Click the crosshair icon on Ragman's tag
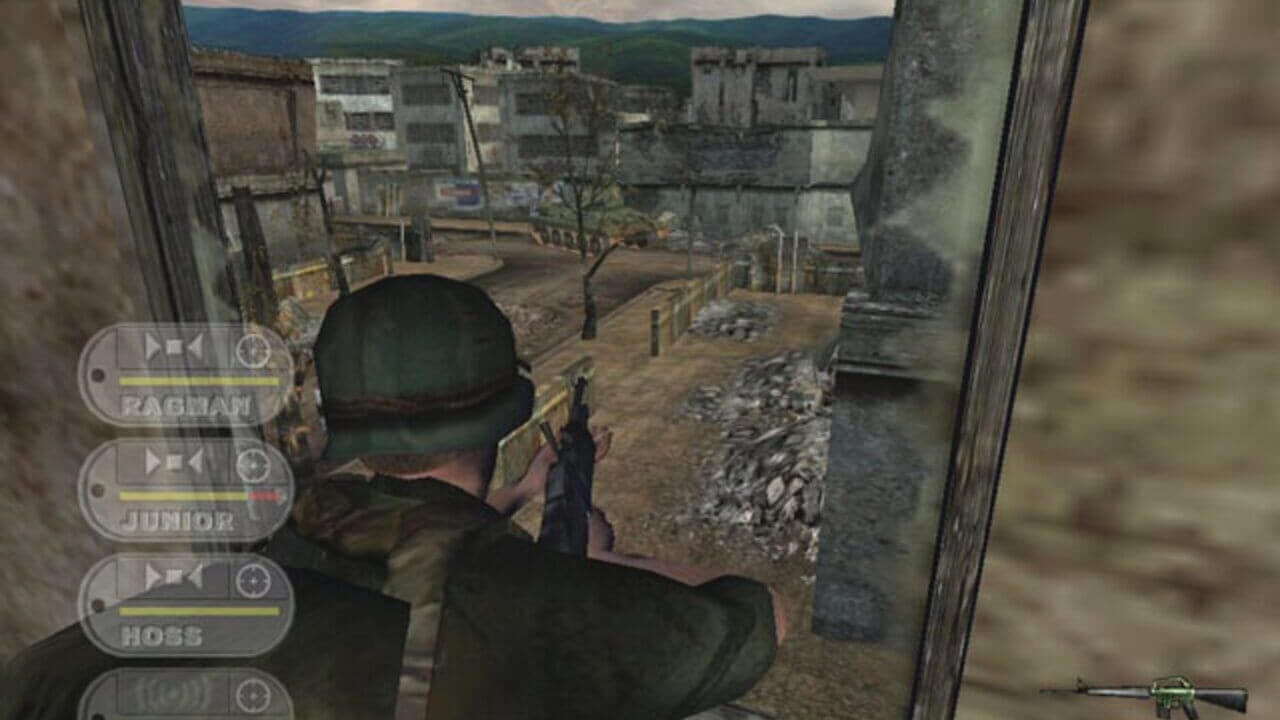This screenshot has height=720, width=1280. coord(253,349)
